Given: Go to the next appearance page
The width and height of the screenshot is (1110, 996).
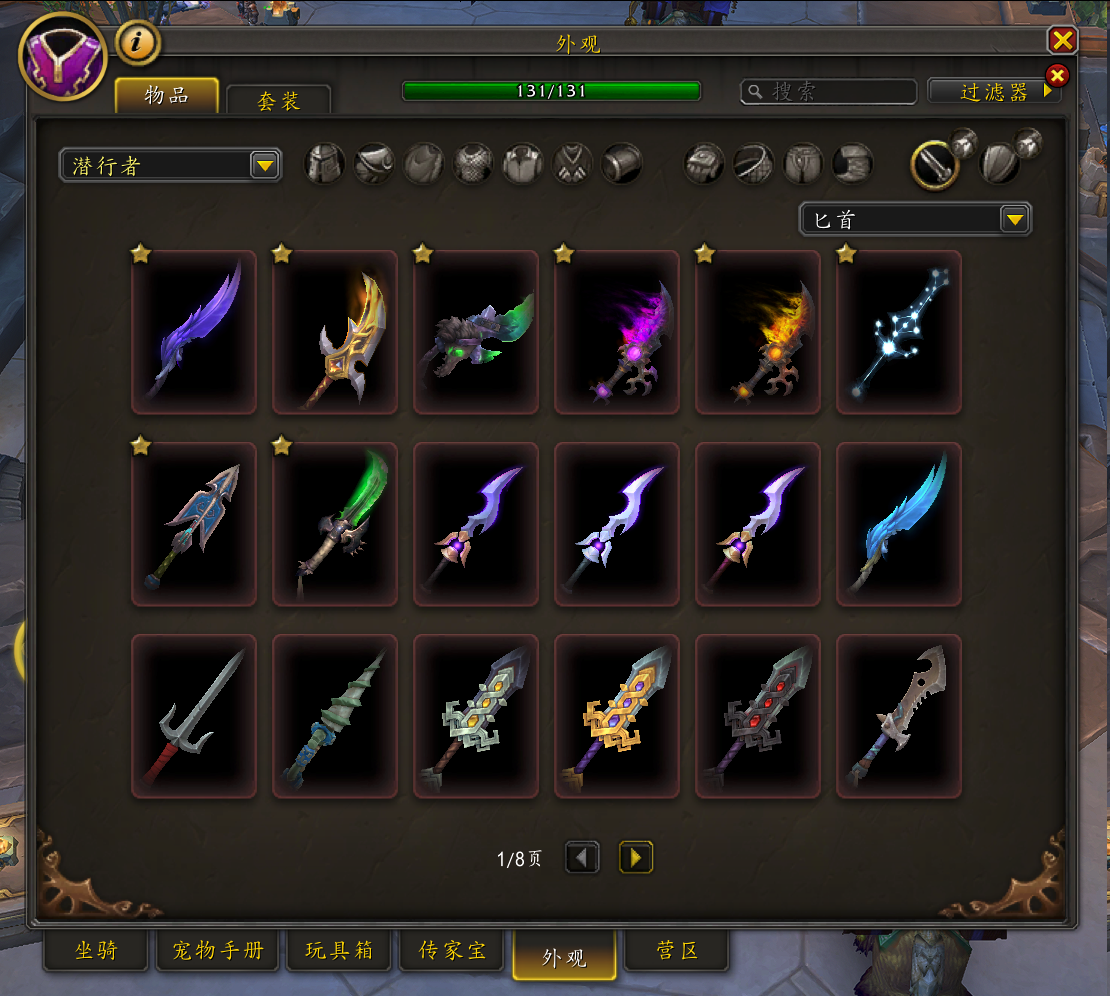Looking at the screenshot, I should point(636,857).
